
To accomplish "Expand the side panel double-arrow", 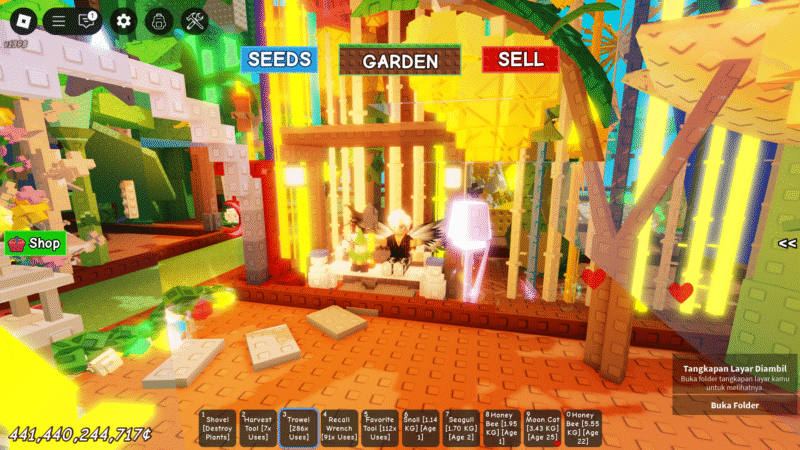I will pyautogui.click(x=787, y=243).
